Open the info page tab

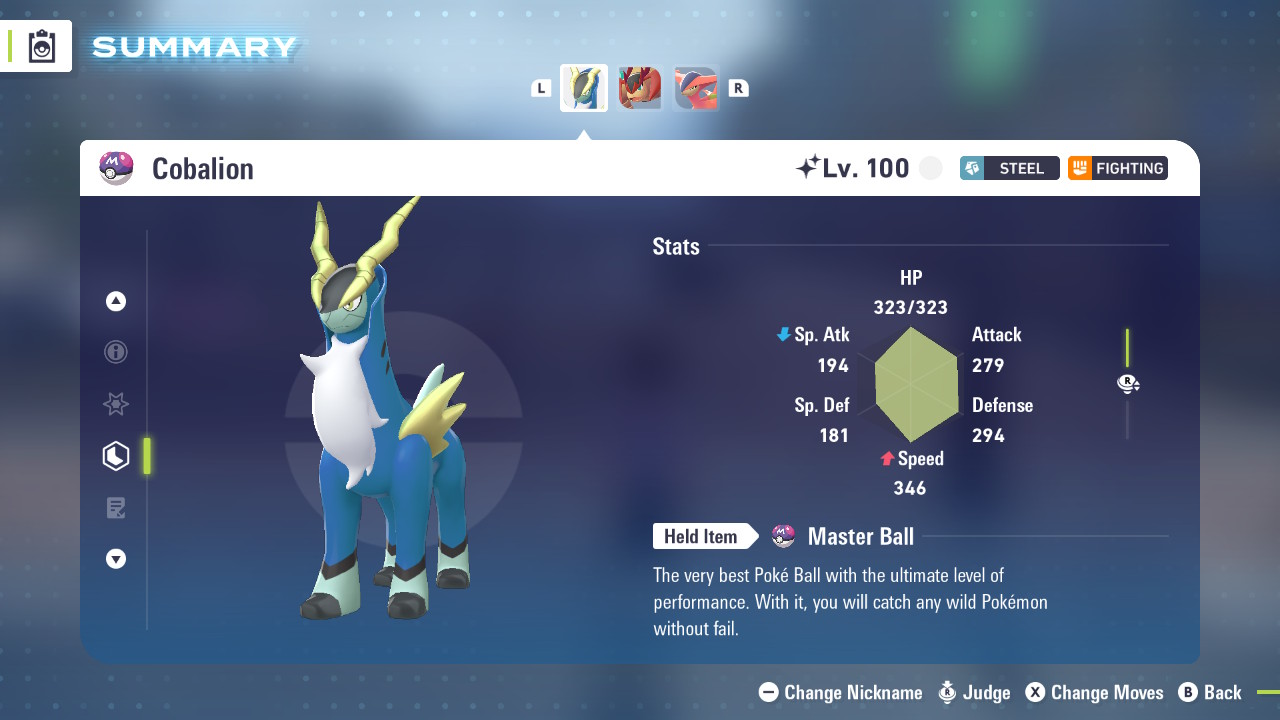[116, 352]
